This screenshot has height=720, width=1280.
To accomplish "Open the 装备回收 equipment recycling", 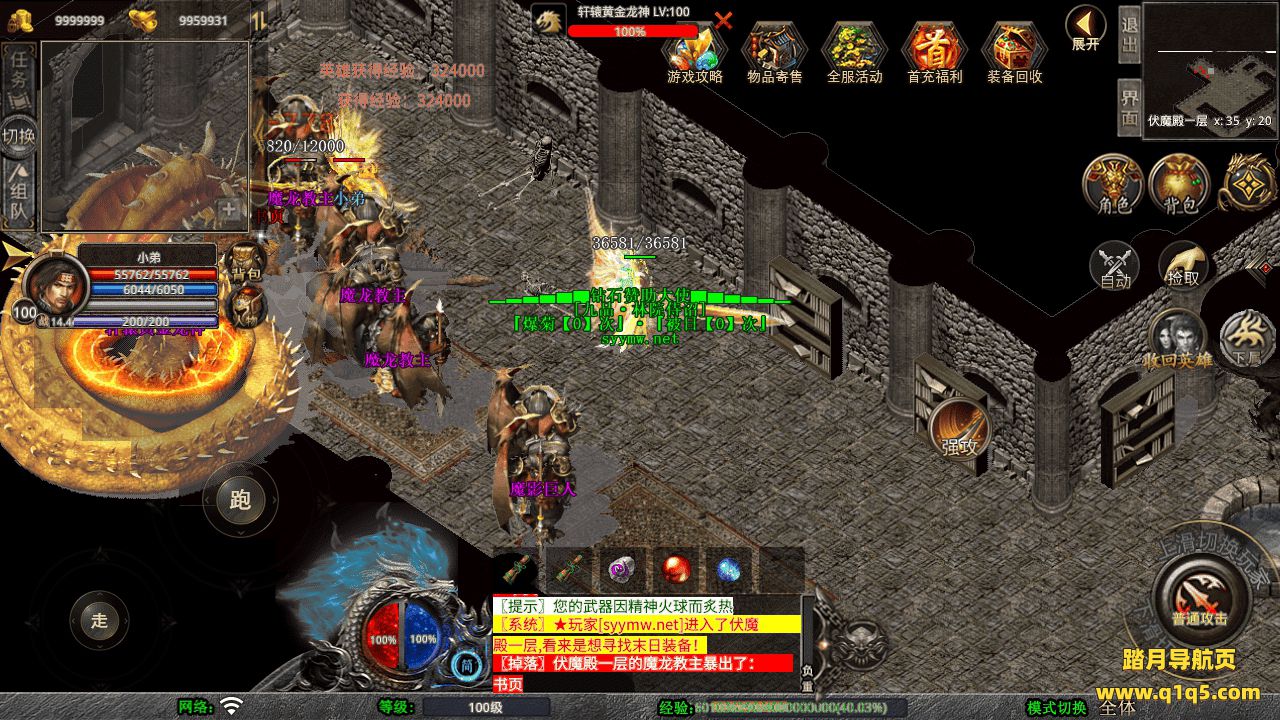I will click(1014, 51).
